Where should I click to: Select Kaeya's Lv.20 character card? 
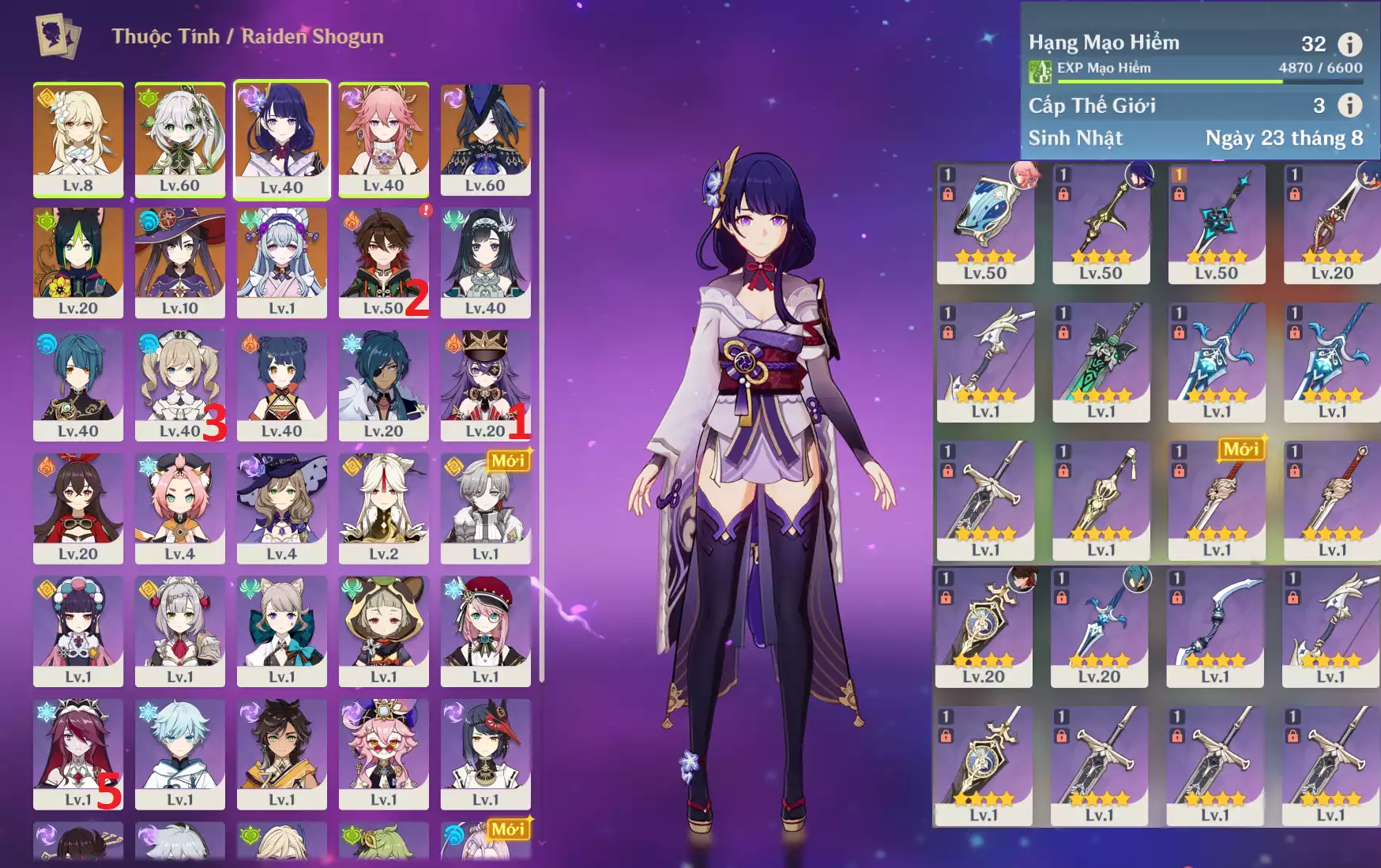383,385
